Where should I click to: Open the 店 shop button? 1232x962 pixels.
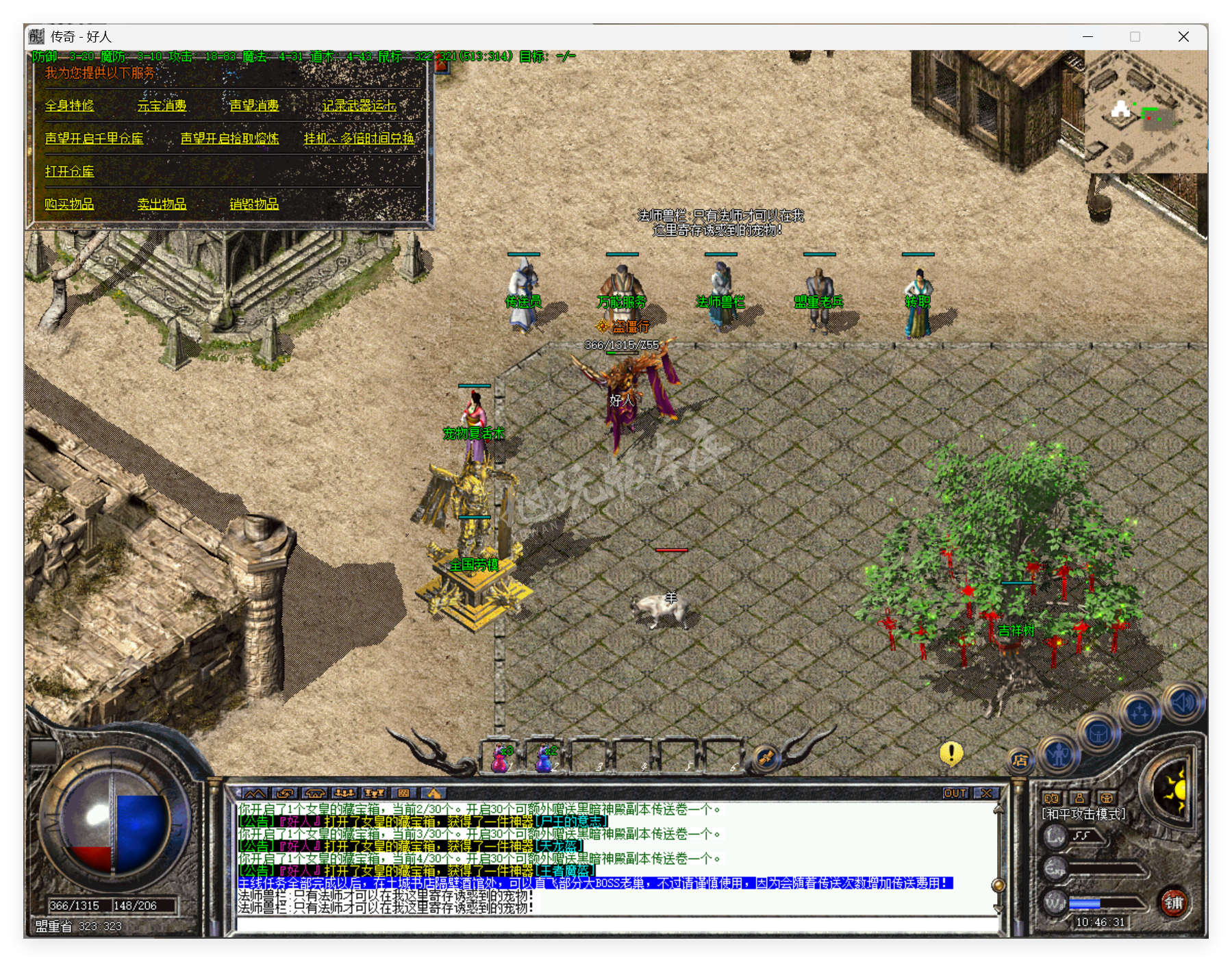[1020, 760]
